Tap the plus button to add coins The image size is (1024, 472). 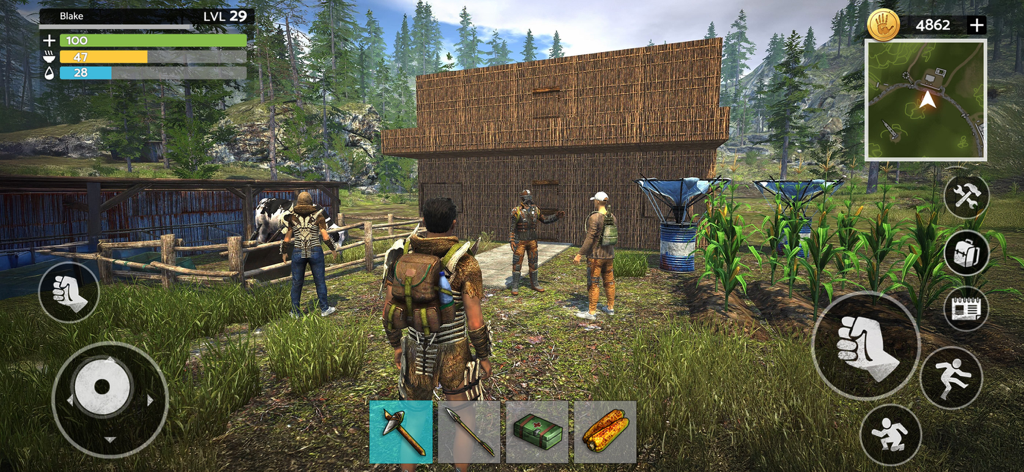[977, 25]
